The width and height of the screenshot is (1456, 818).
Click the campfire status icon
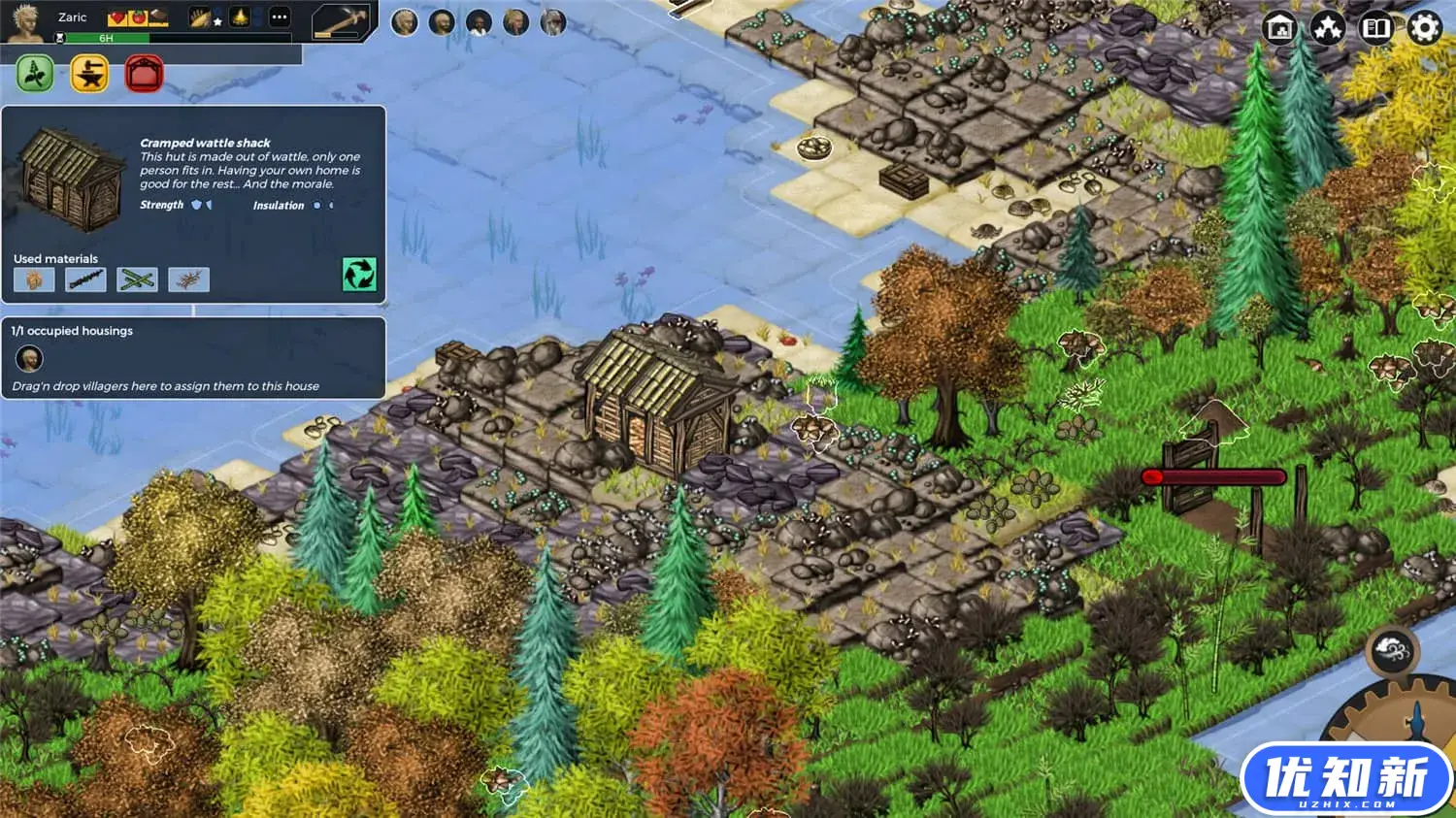click(x=239, y=17)
